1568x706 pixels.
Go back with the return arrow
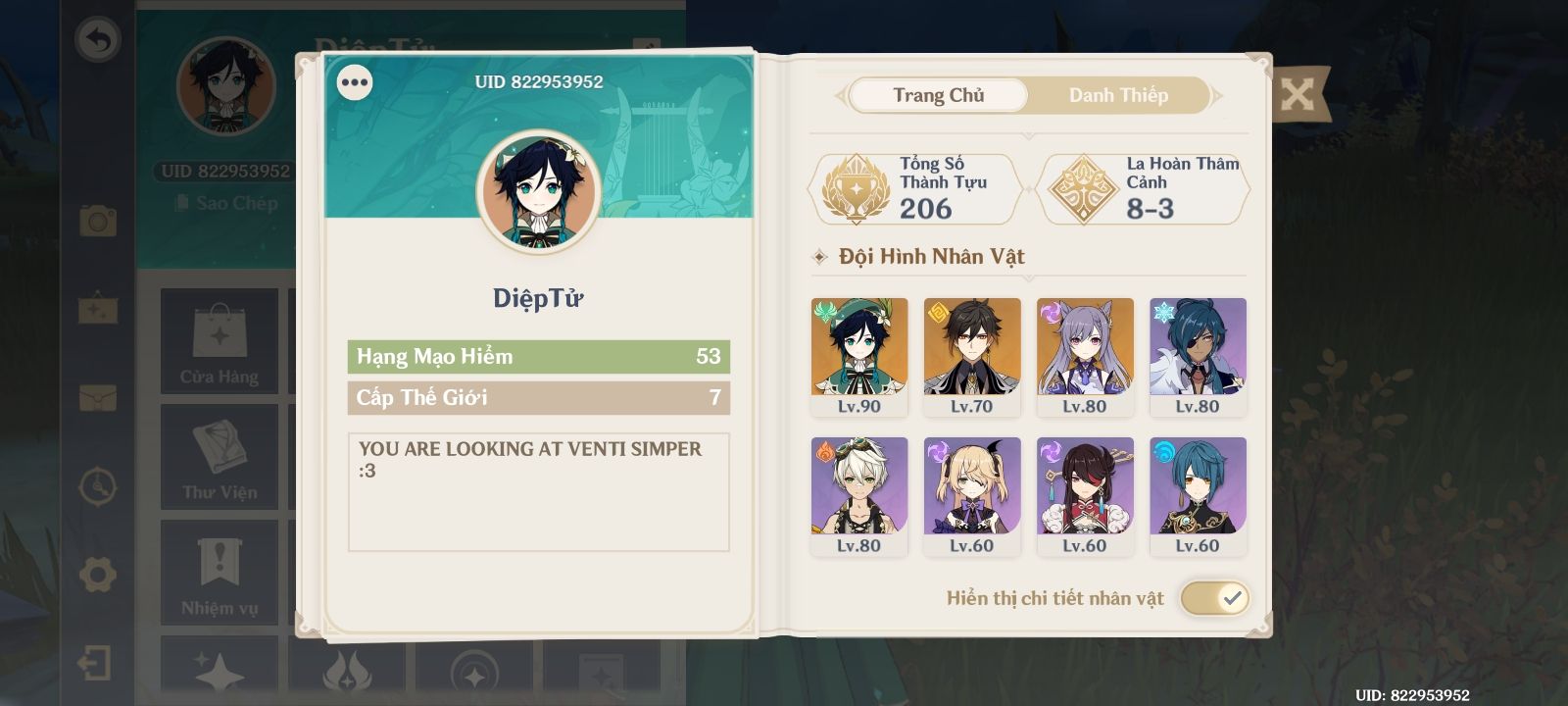click(x=98, y=40)
